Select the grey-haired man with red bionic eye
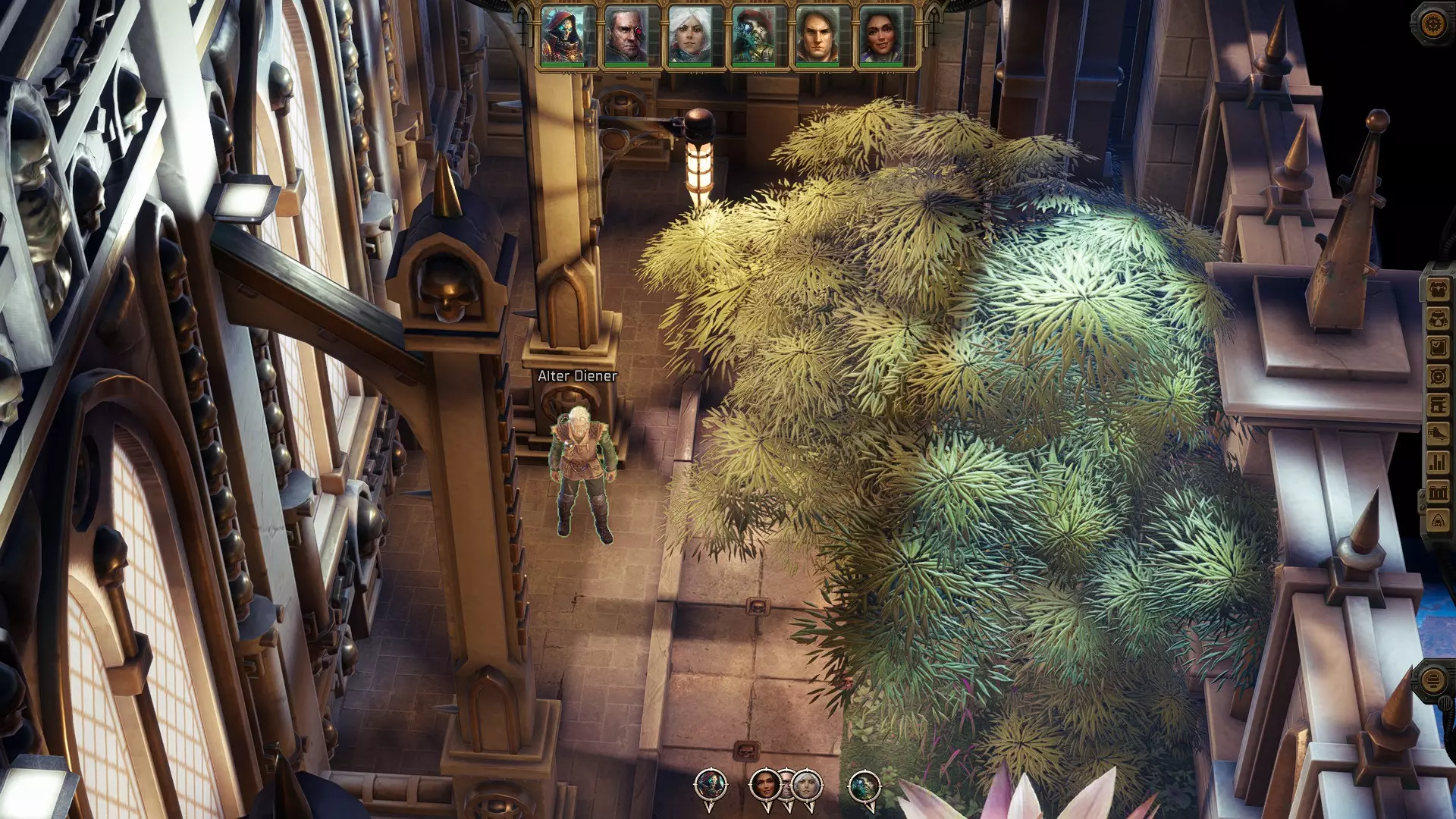Screen dimensions: 1456x819 tap(626, 36)
